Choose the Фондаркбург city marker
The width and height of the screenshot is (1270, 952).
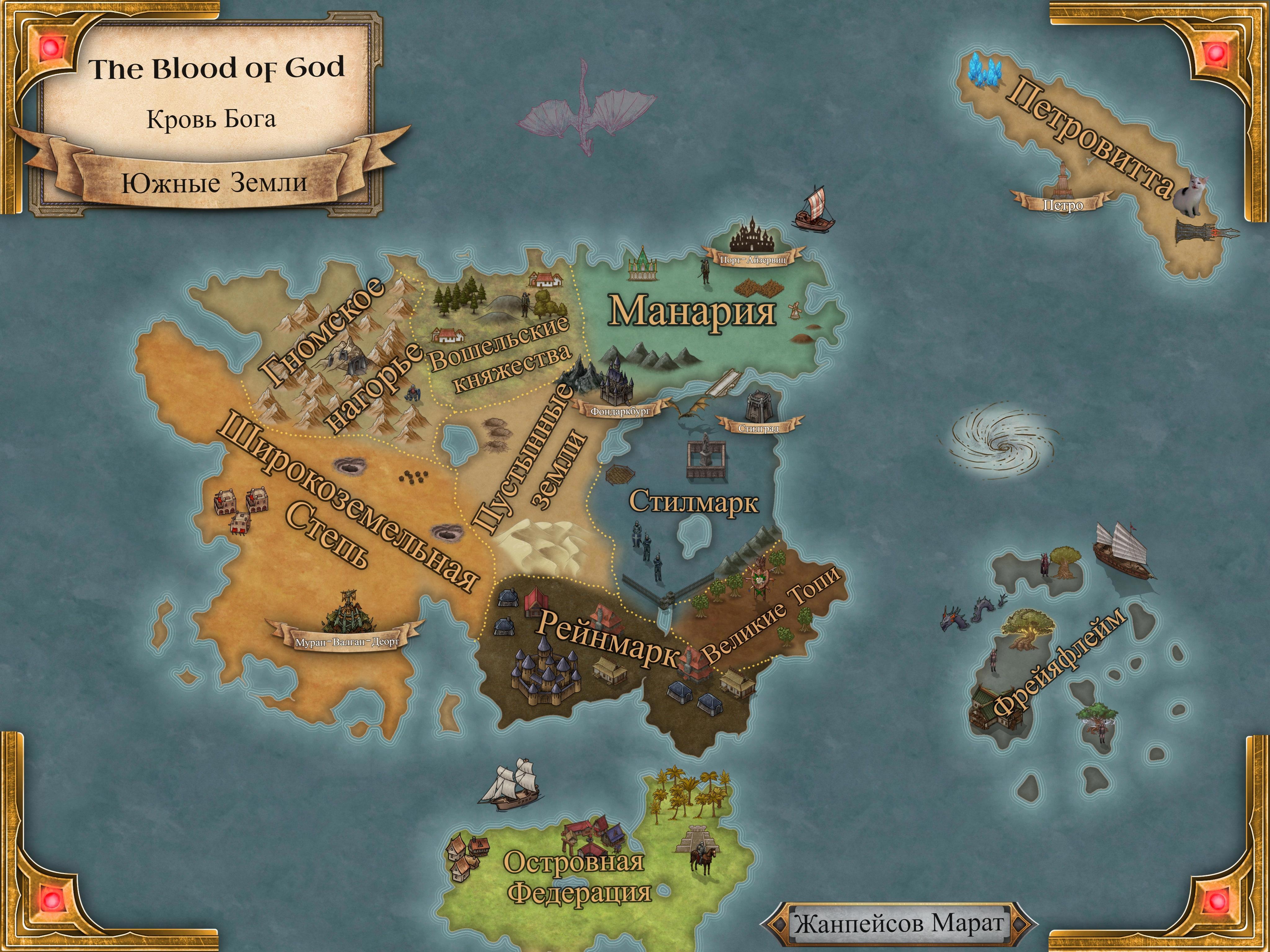coord(620,411)
